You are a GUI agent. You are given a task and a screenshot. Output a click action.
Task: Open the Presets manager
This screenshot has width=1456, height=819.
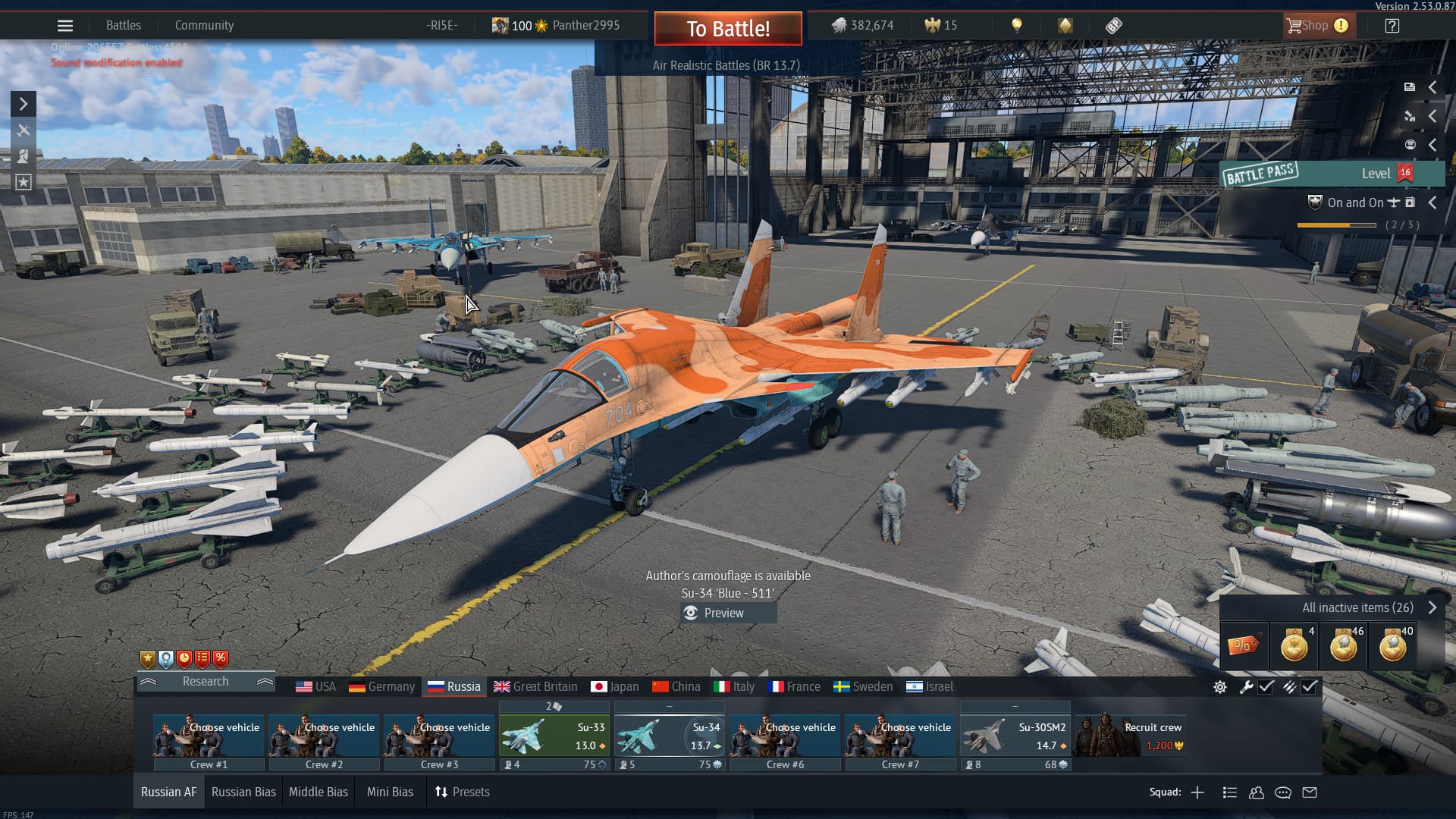click(x=462, y=792)
